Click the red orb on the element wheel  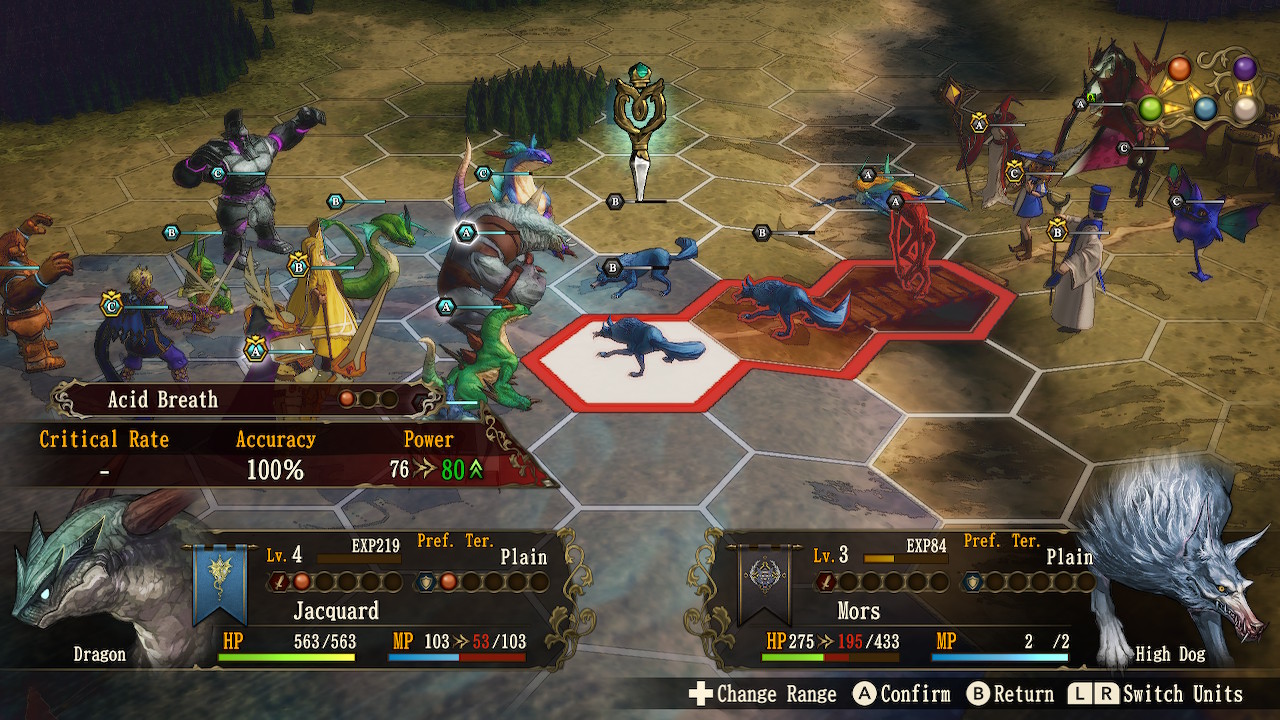tap(1180, 69)
